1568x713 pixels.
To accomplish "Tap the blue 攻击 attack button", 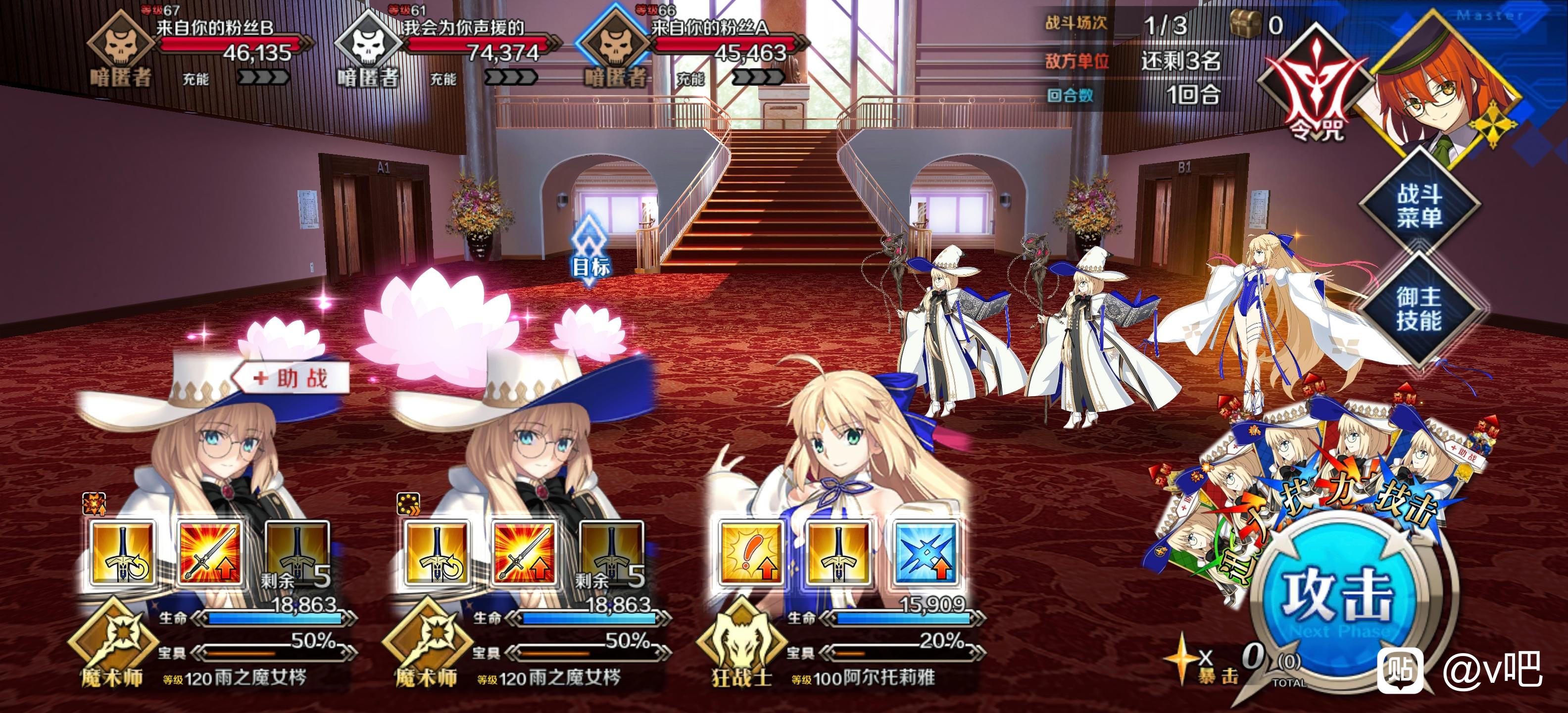I will [1338, 595].
